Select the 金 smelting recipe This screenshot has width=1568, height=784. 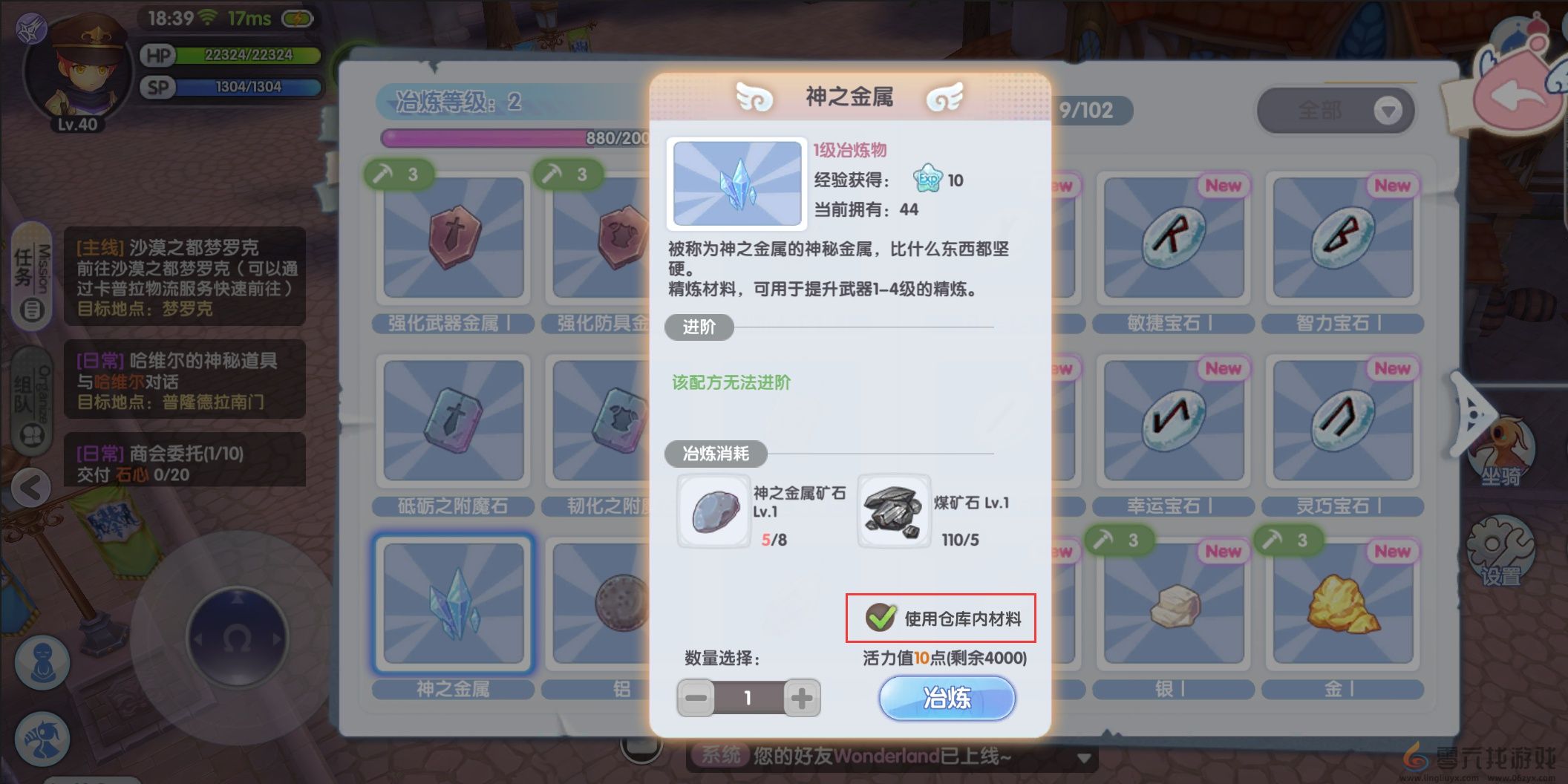[1344, 603]
